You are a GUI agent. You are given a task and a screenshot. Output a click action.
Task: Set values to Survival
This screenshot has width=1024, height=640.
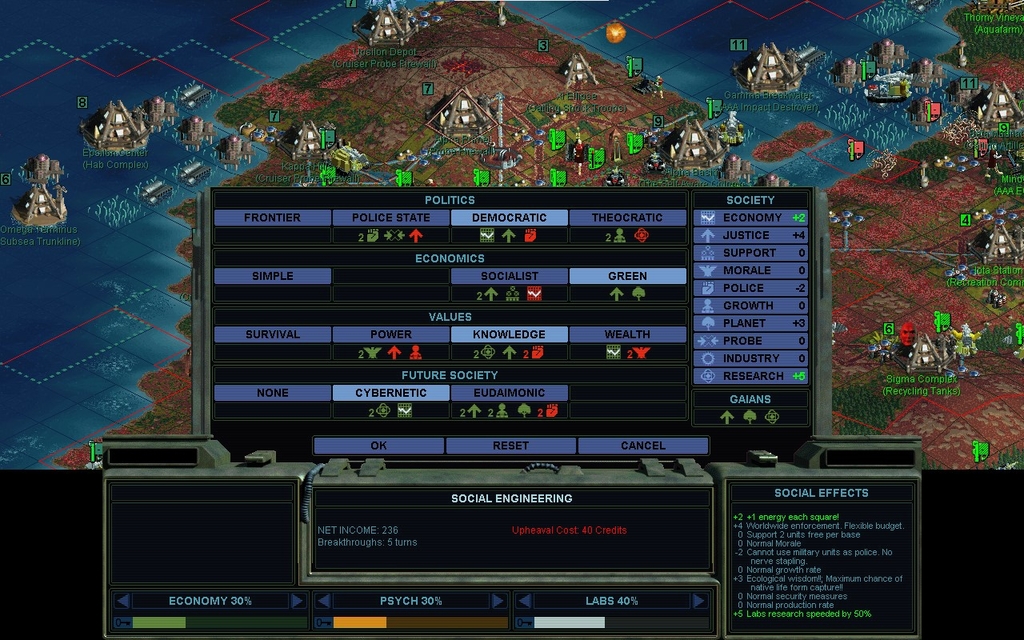pyautogui.click(x=272, y=334)
